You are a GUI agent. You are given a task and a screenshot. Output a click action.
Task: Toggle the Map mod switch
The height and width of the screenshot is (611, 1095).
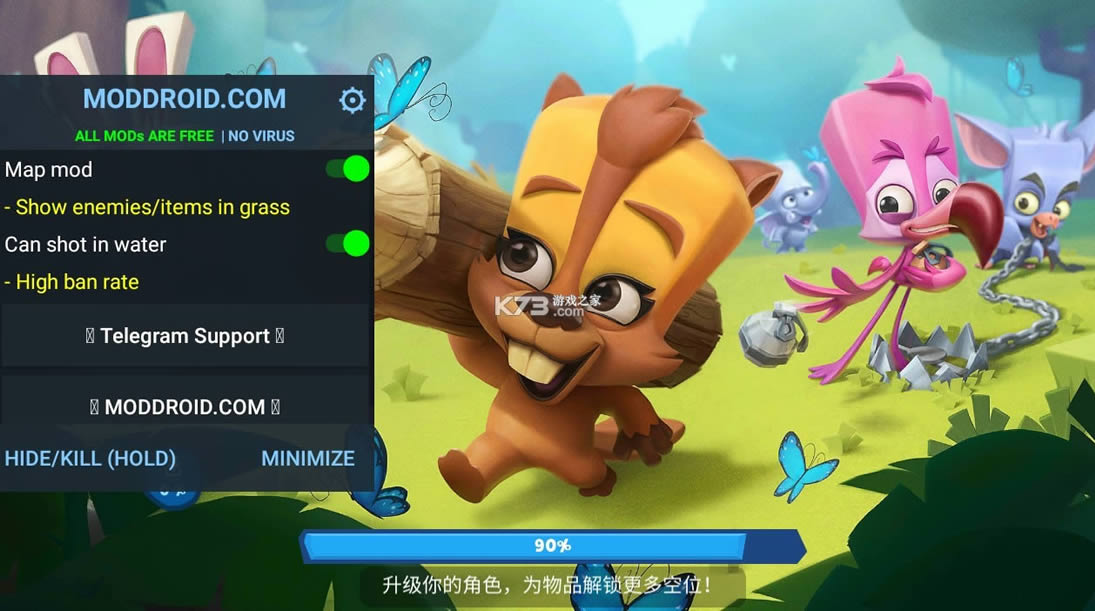coord(348,169)
